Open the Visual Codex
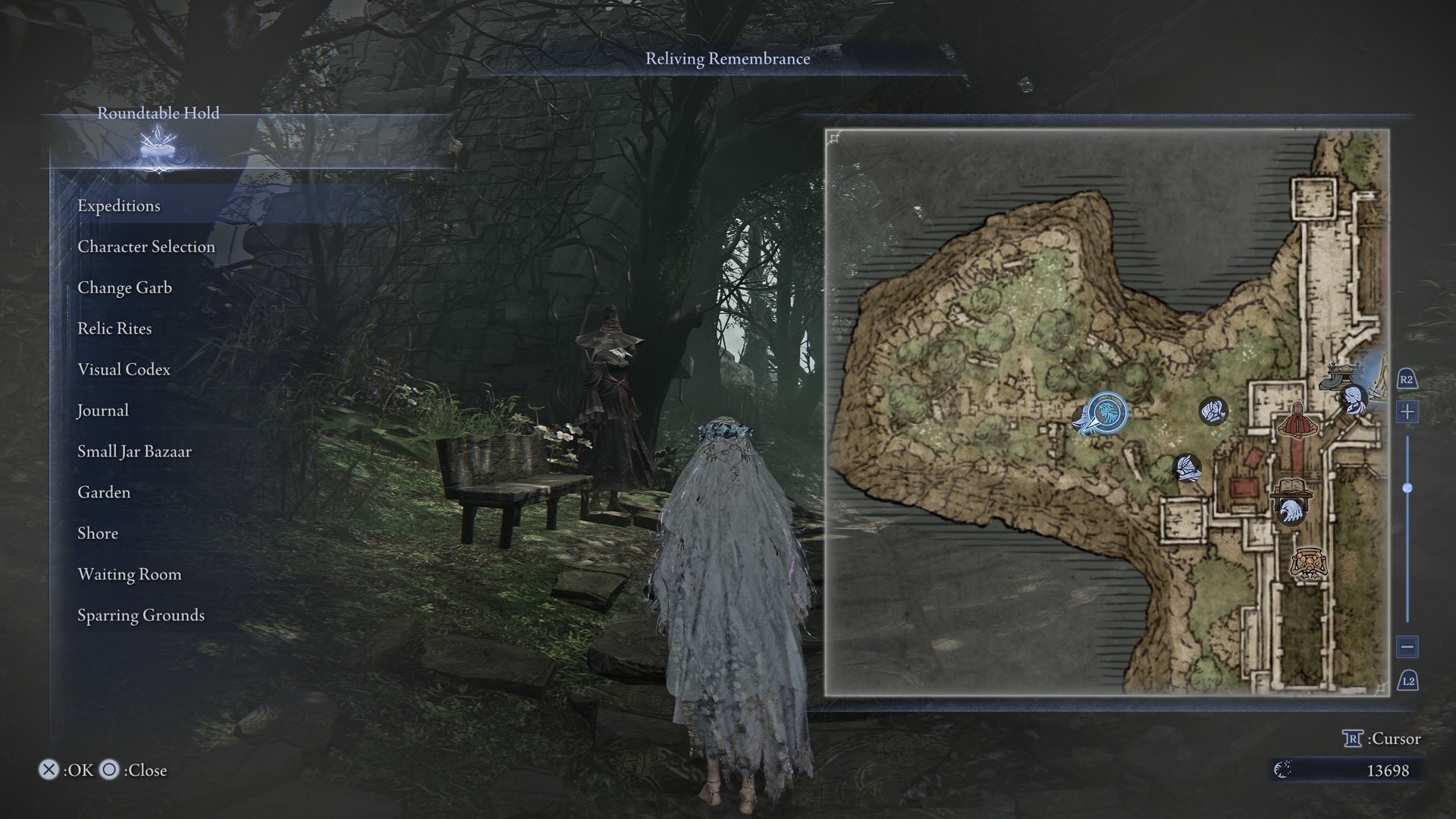 [124, 370]
